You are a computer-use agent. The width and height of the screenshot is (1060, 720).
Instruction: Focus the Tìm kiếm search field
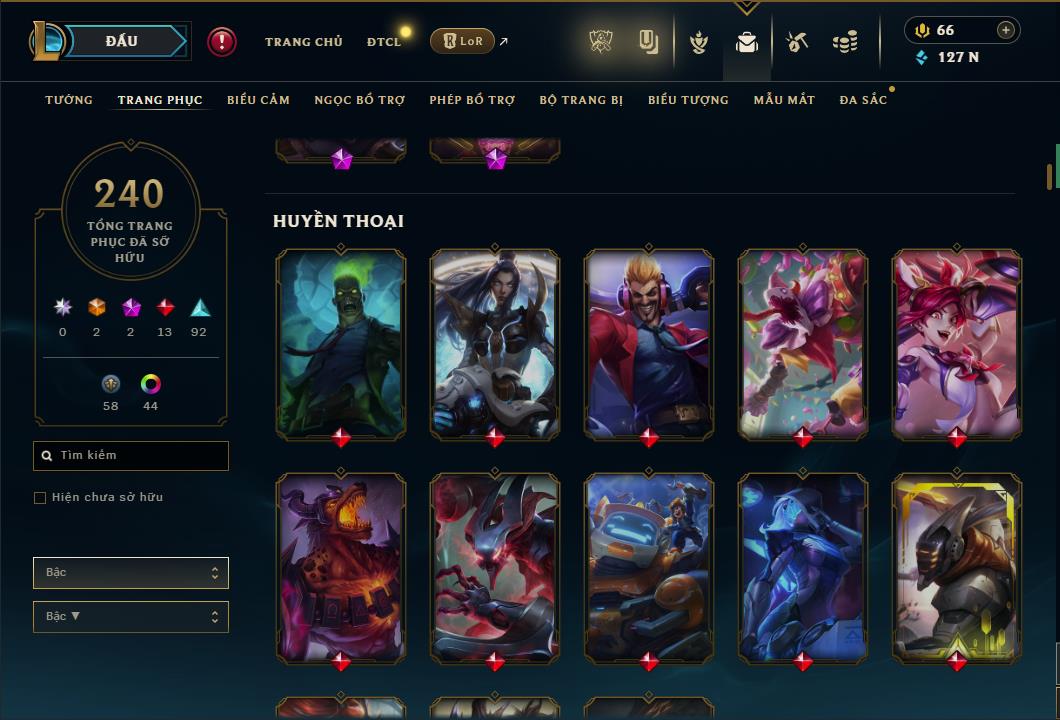[131, 456]
